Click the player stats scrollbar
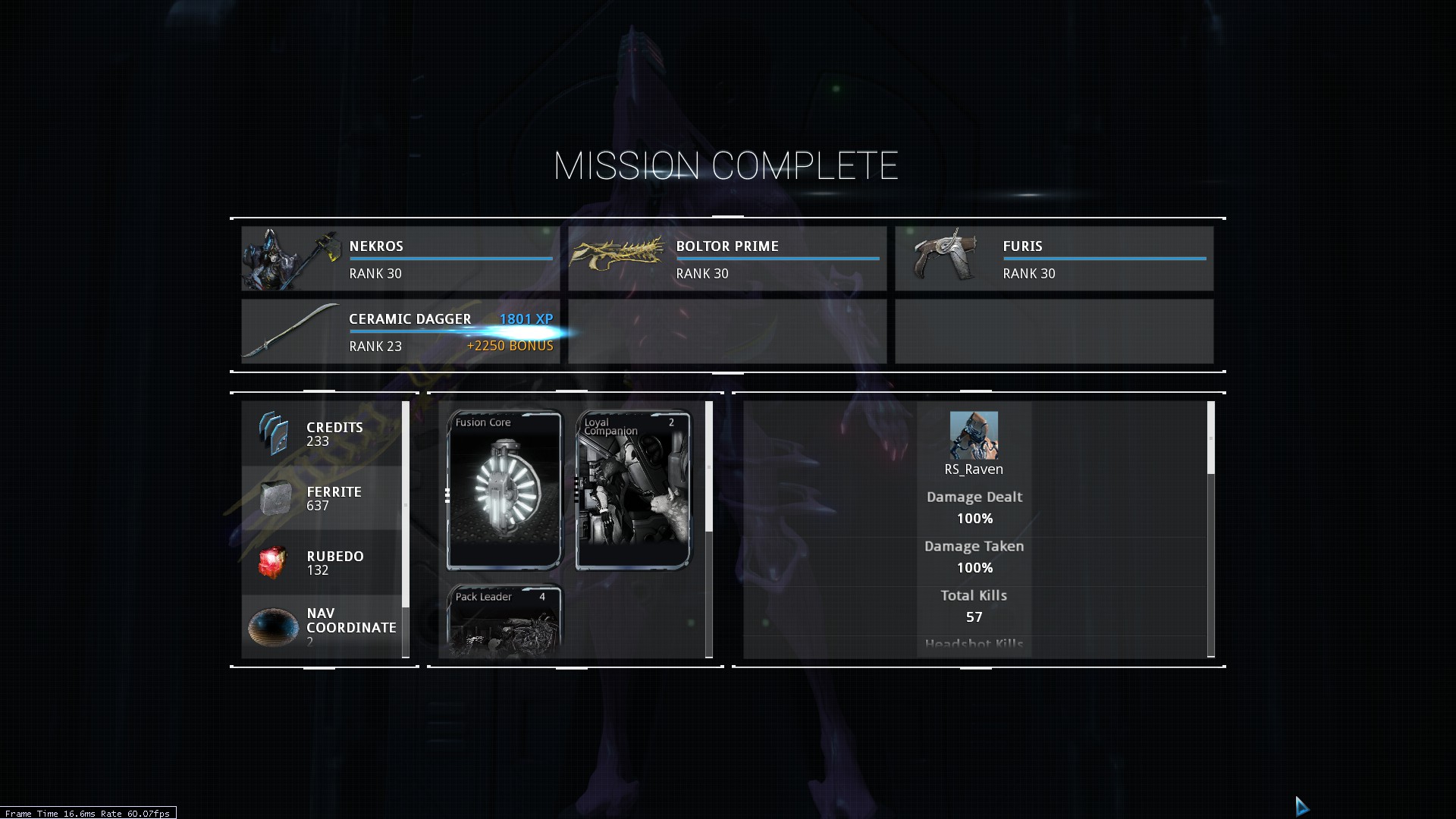 (1210, 438)
